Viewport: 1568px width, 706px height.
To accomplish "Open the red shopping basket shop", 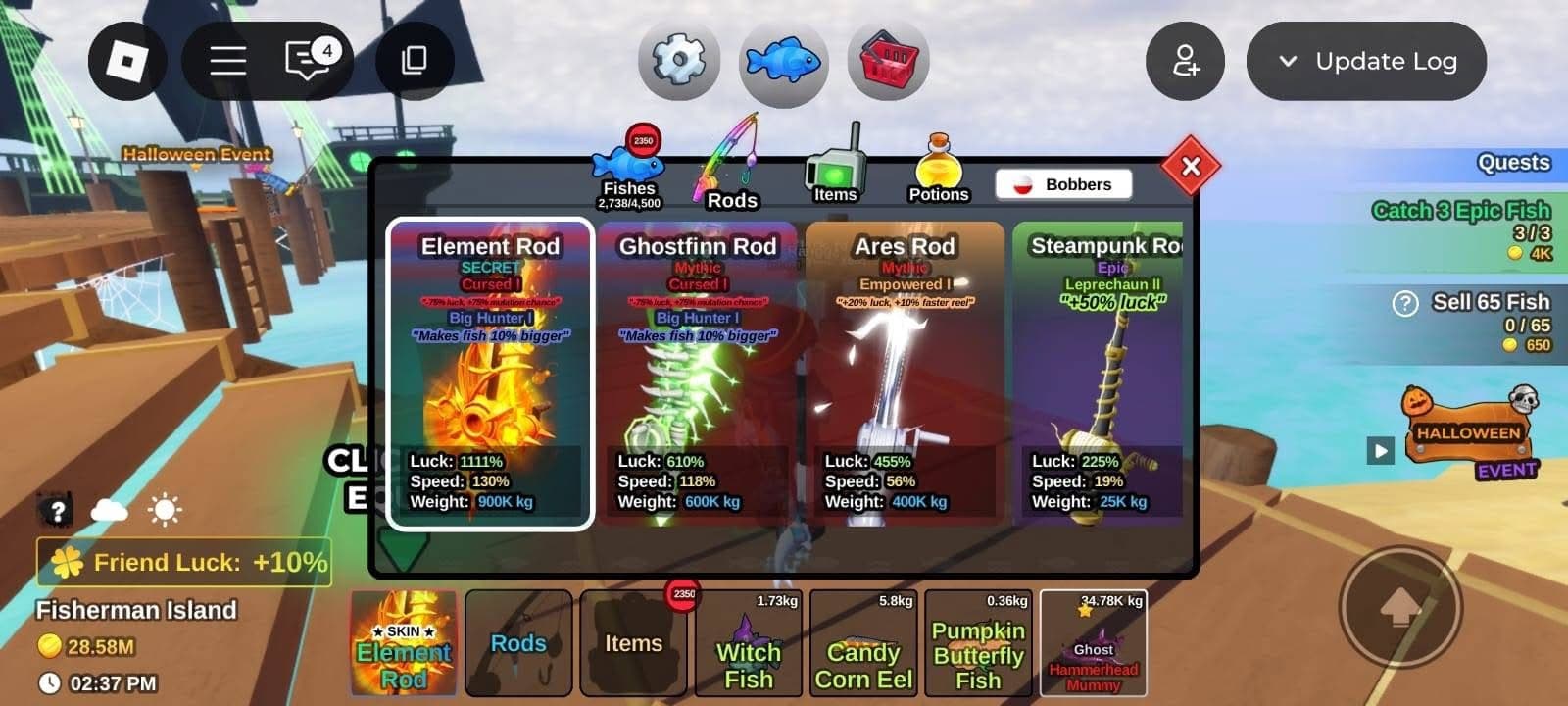I will click(888, 61).
